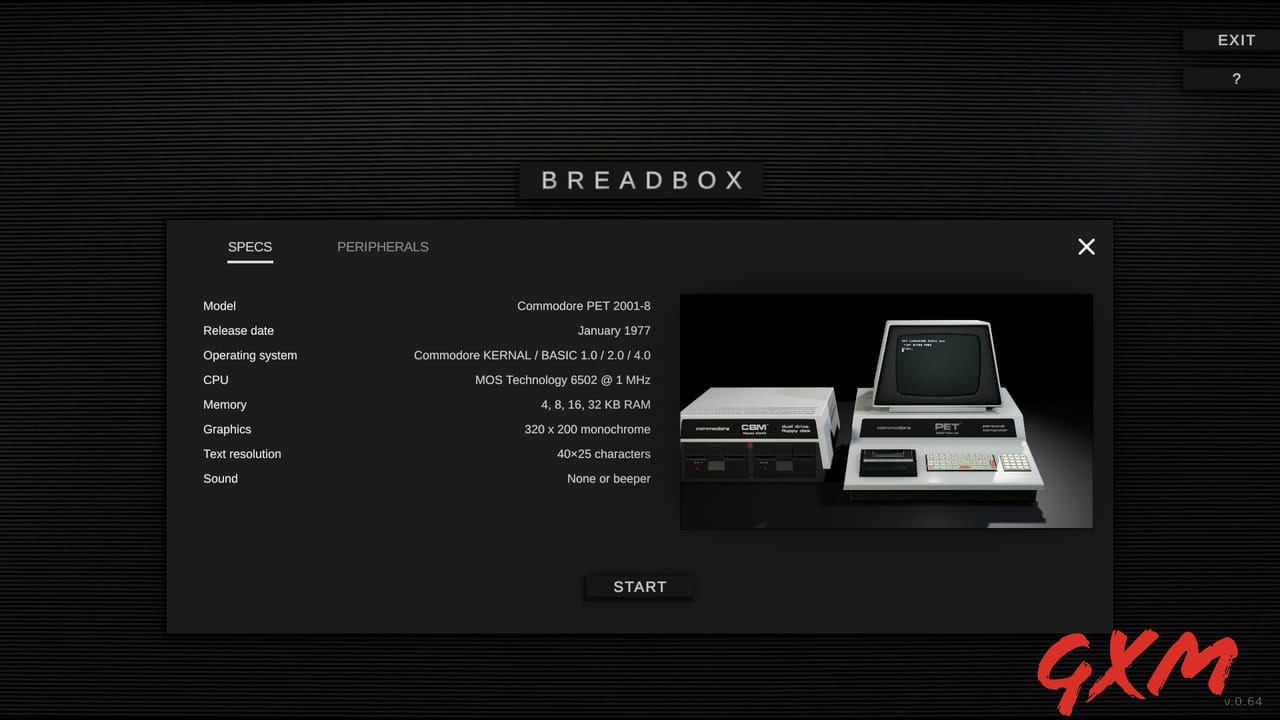
Task: Select the SPECS tab
Action: tap(250, 246)
